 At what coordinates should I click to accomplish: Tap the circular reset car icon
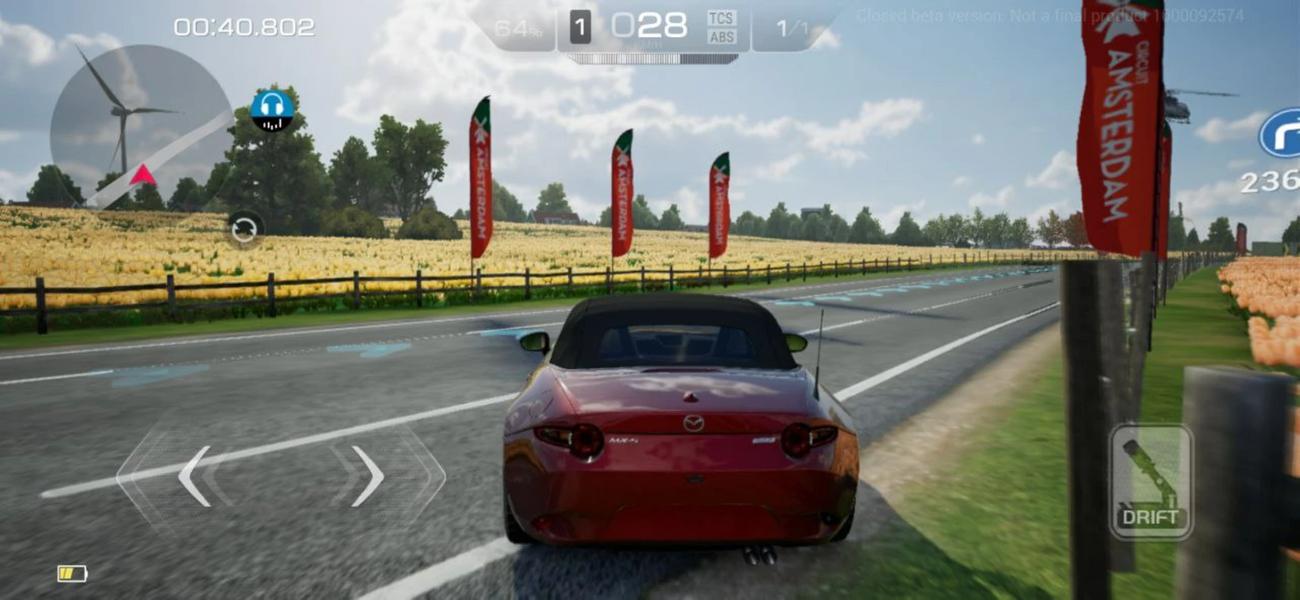(x=244, y=229)
